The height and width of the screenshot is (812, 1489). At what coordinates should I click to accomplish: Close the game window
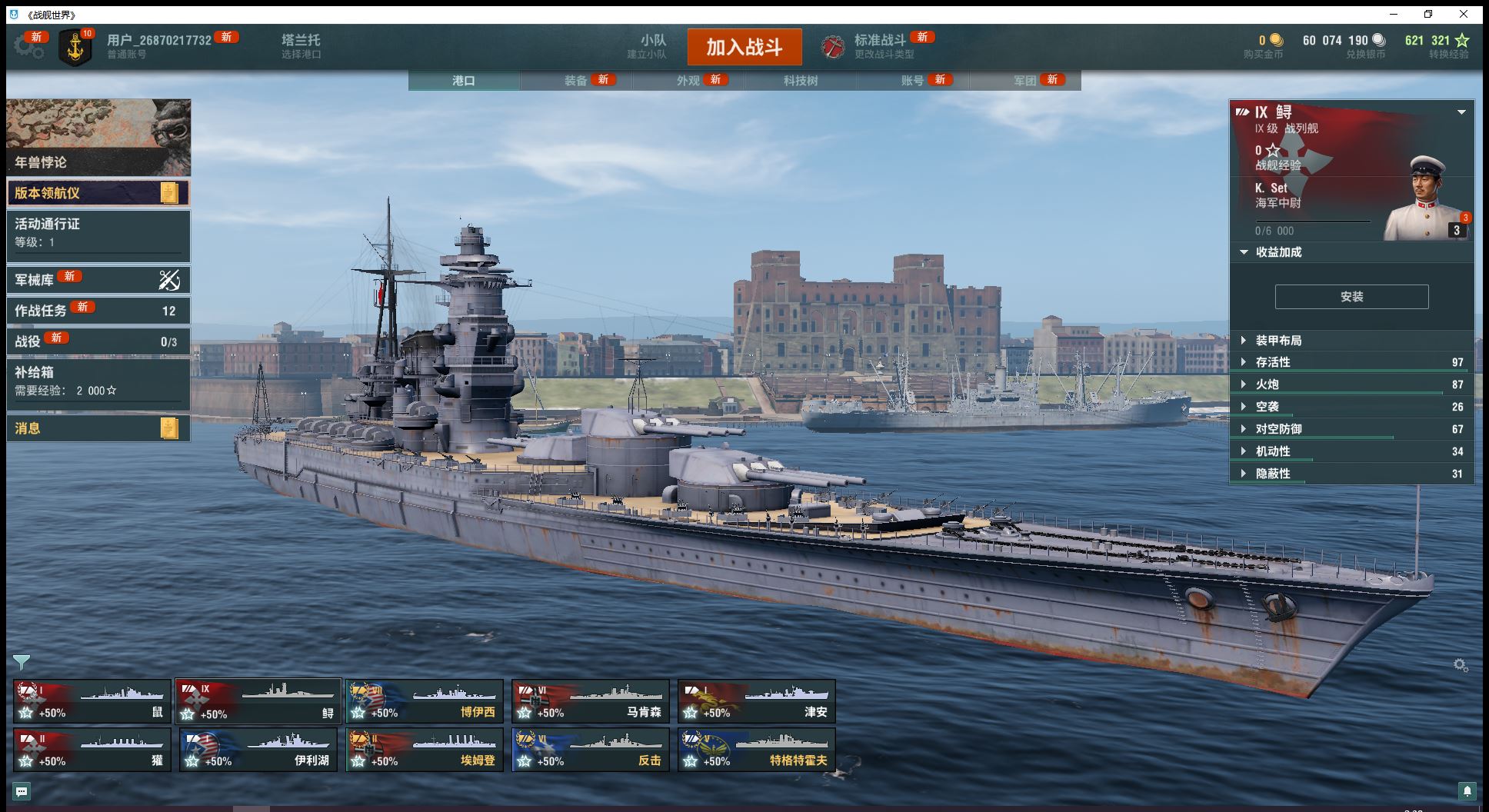(x=1464, y=14)
